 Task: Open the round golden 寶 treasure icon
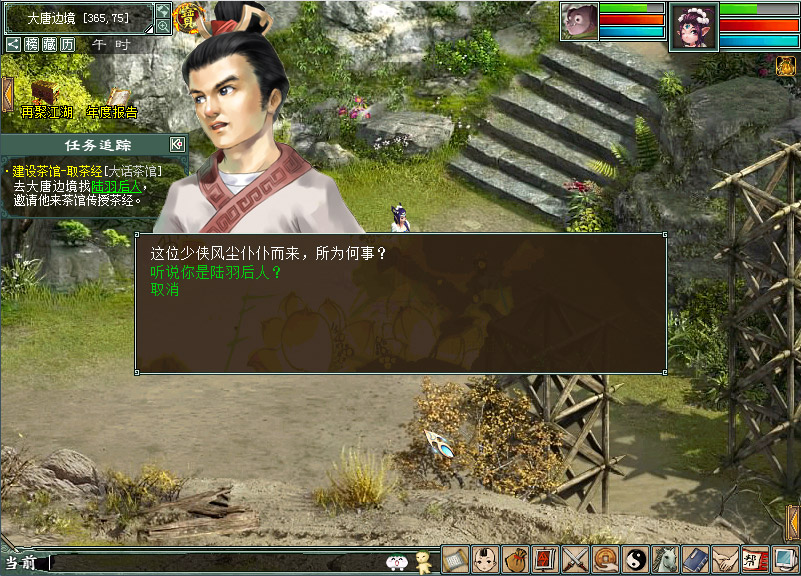pyautogui.click(x=187, y=16)
